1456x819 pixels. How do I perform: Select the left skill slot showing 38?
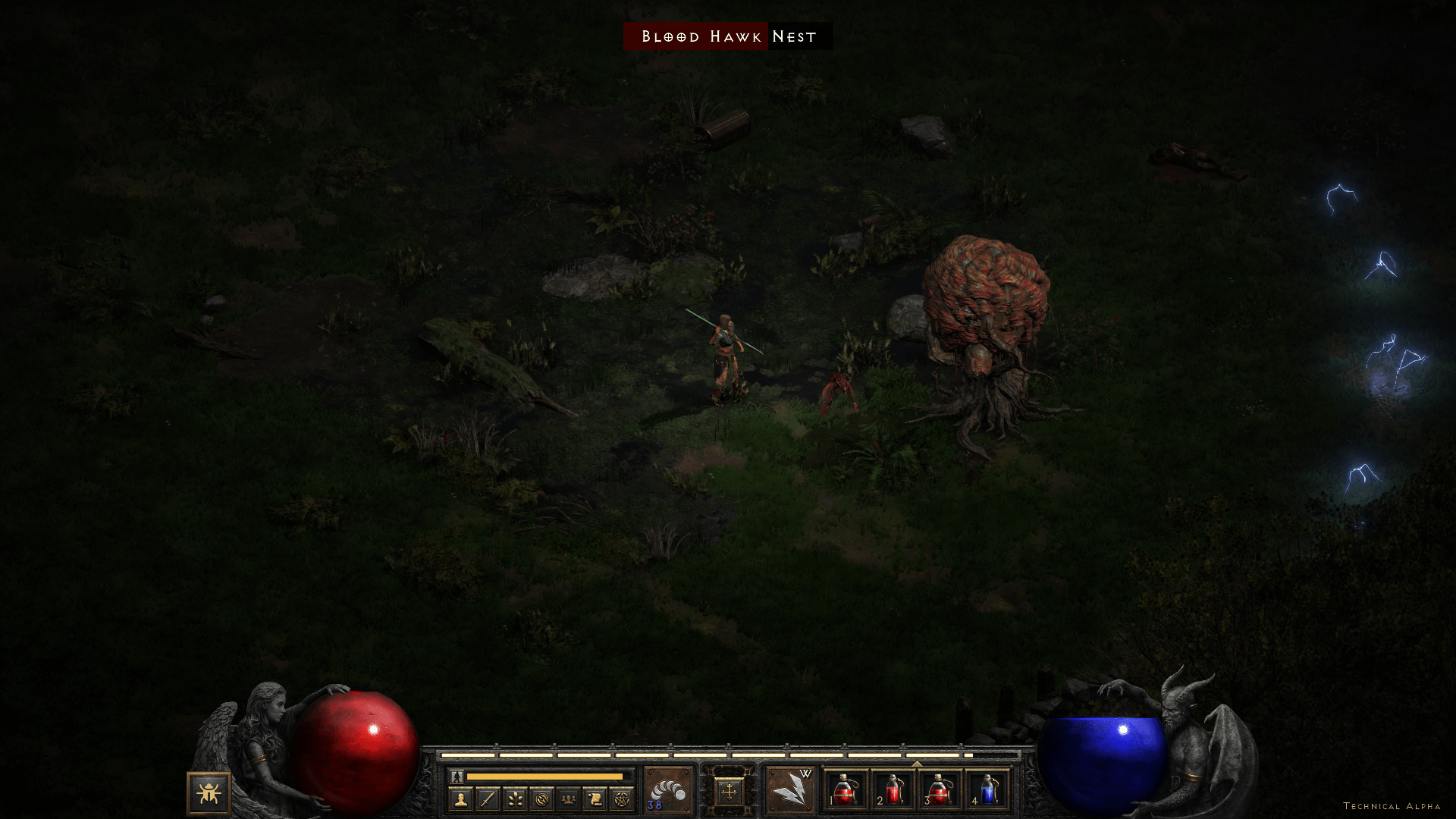pos(668,791)
